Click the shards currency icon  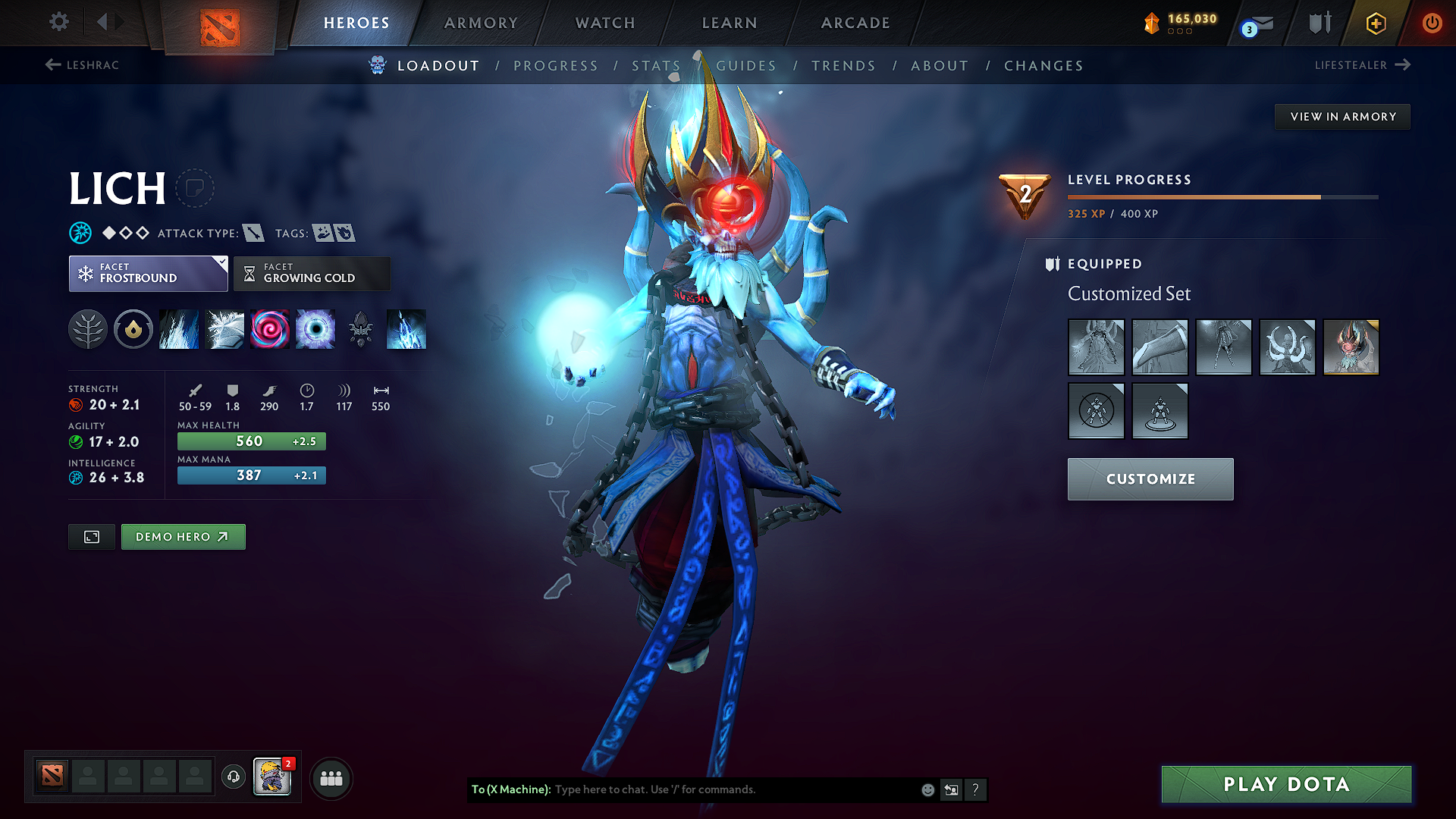click(x=1151, y=24)
